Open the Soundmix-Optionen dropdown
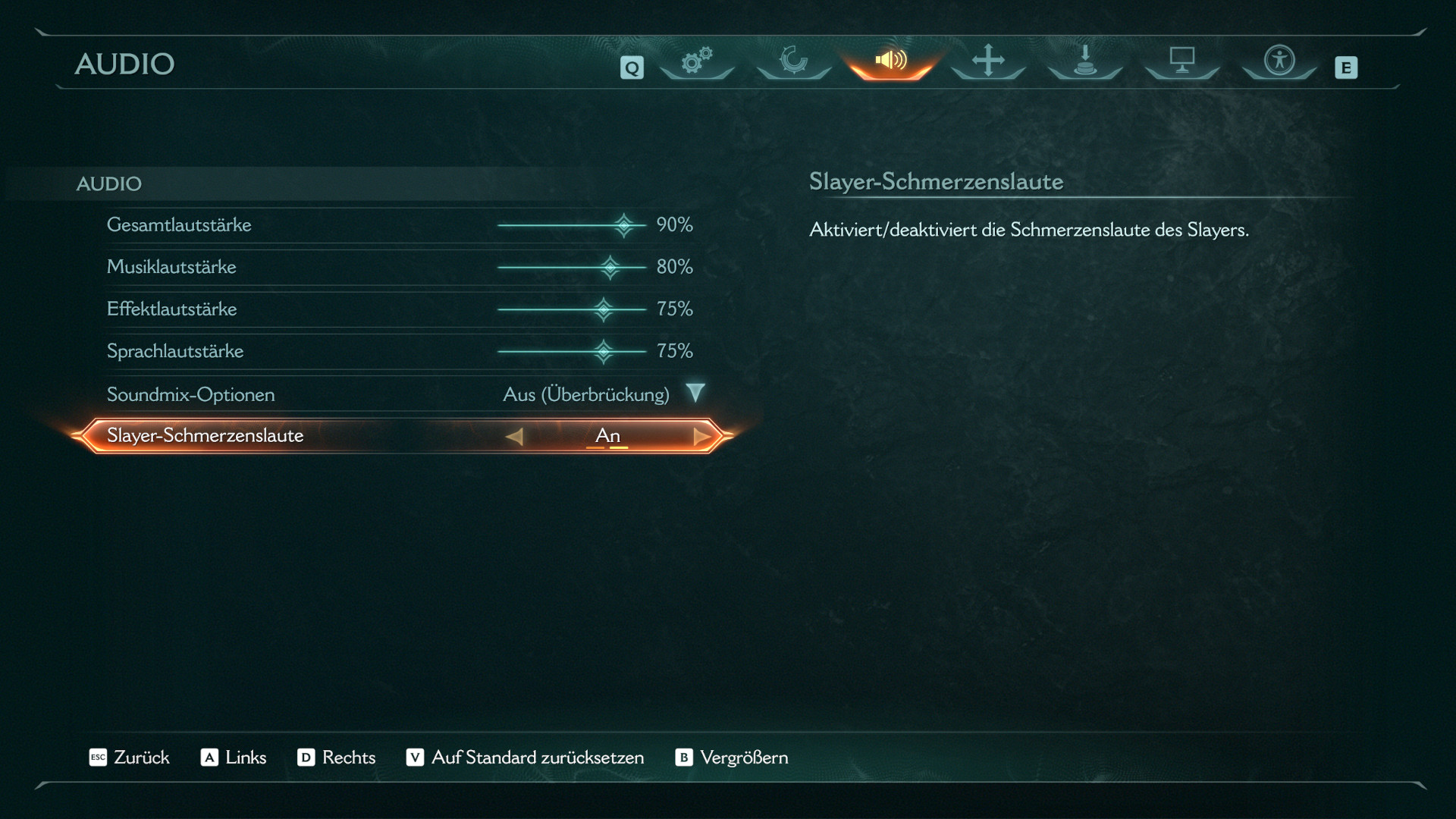This screenshot has height=819, width=1456. (695, 394)
